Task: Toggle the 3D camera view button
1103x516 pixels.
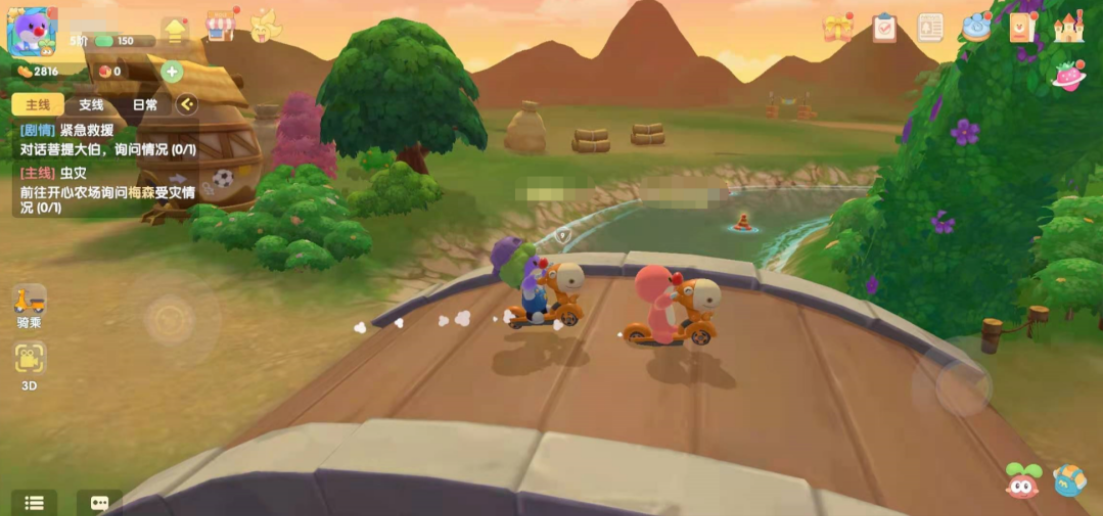Action: coord(29,360)
